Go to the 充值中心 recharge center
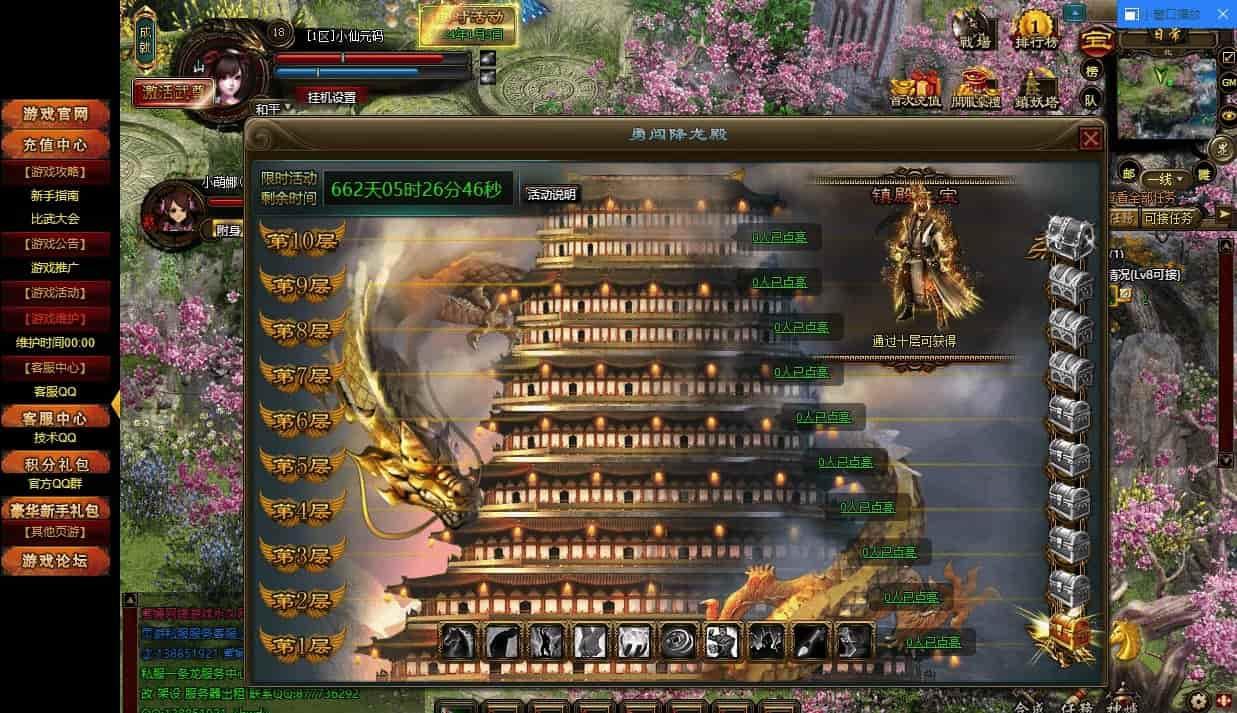The width and height of the screenshot is (1237, 713). click(57, 144)
